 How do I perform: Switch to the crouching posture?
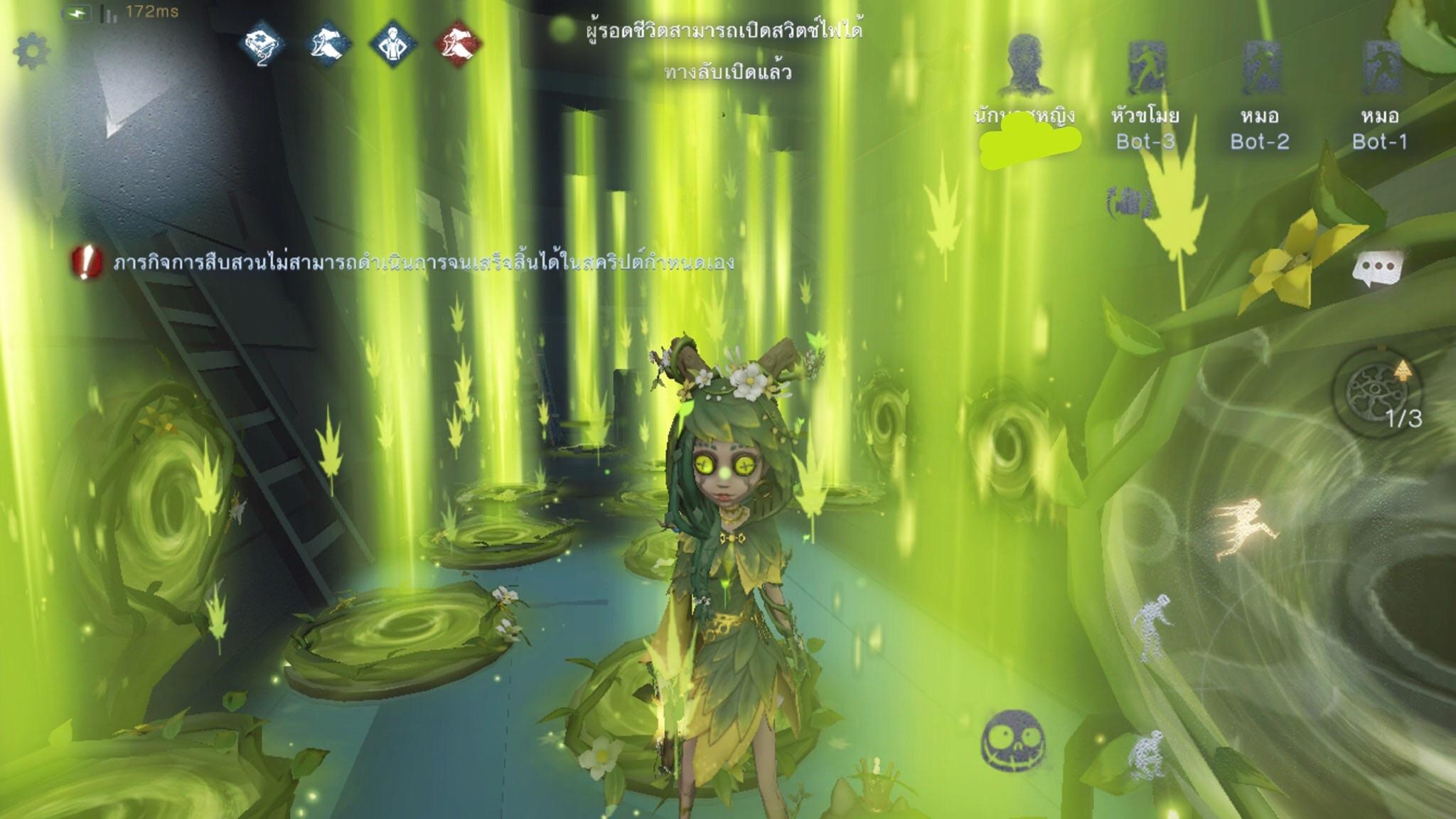1146,755
